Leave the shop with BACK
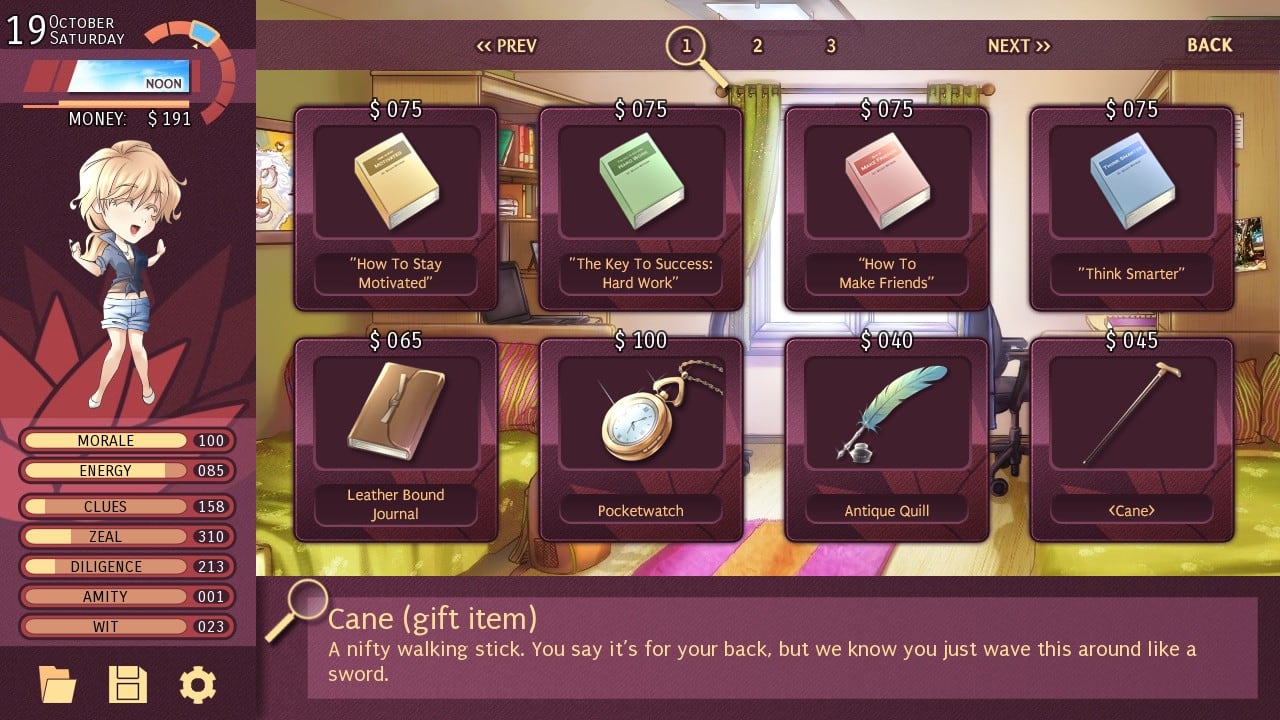Screen dimensions: 1280x720 [x=1209, y=45]
